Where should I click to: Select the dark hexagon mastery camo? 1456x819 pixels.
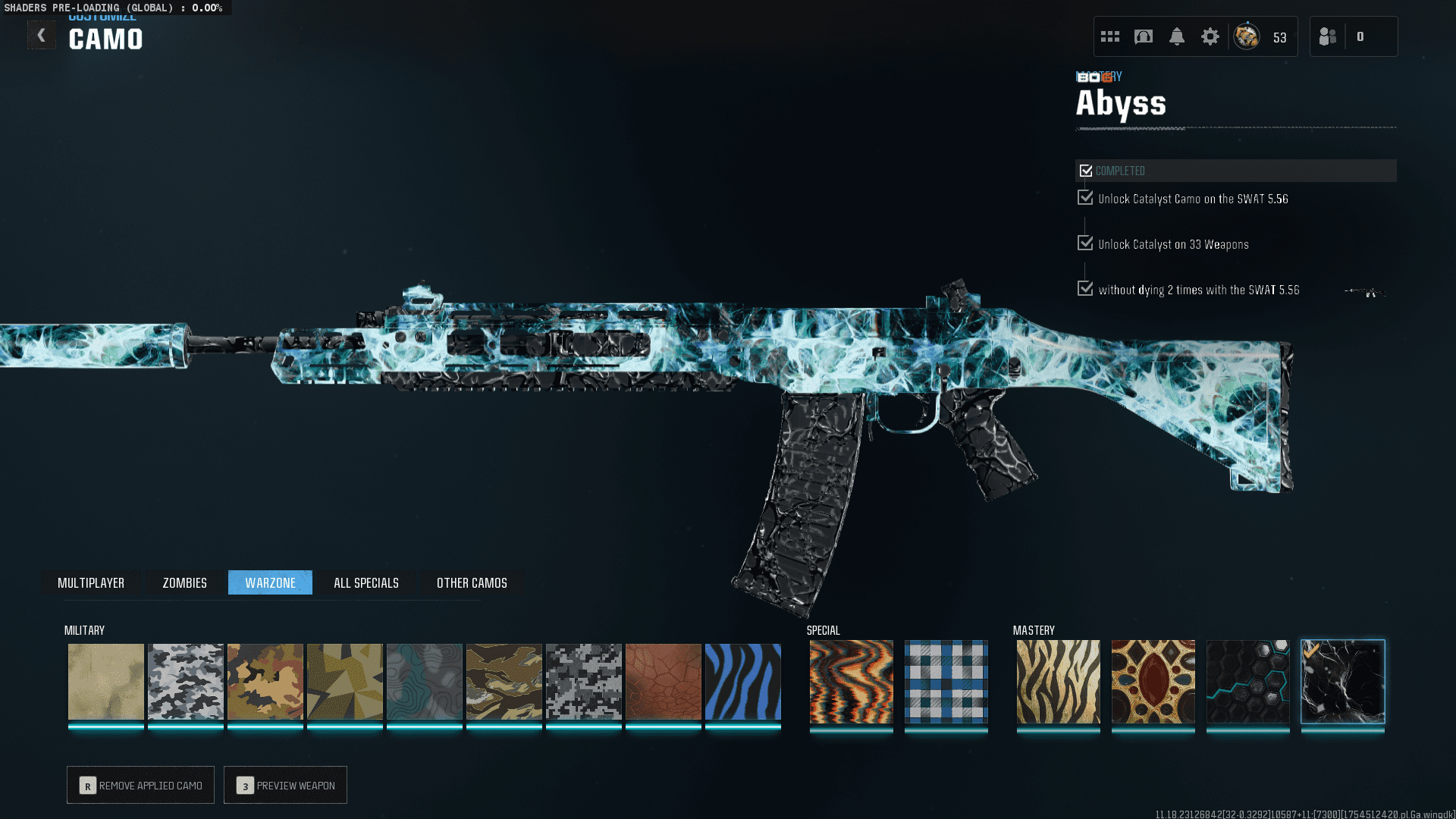(x=1247, y=682)
